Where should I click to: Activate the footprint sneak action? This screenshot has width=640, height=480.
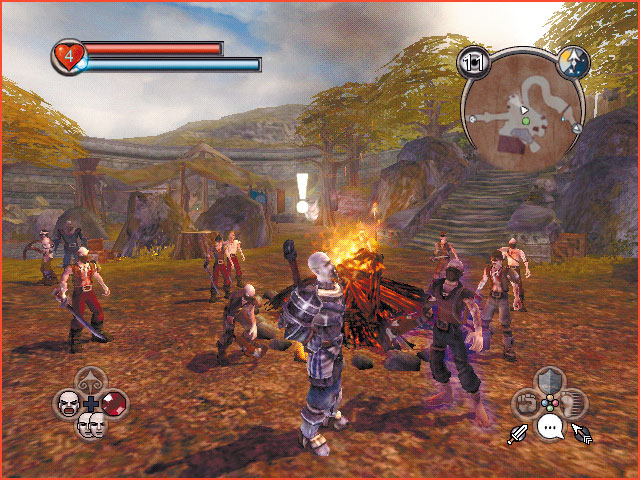coord(573,404)
